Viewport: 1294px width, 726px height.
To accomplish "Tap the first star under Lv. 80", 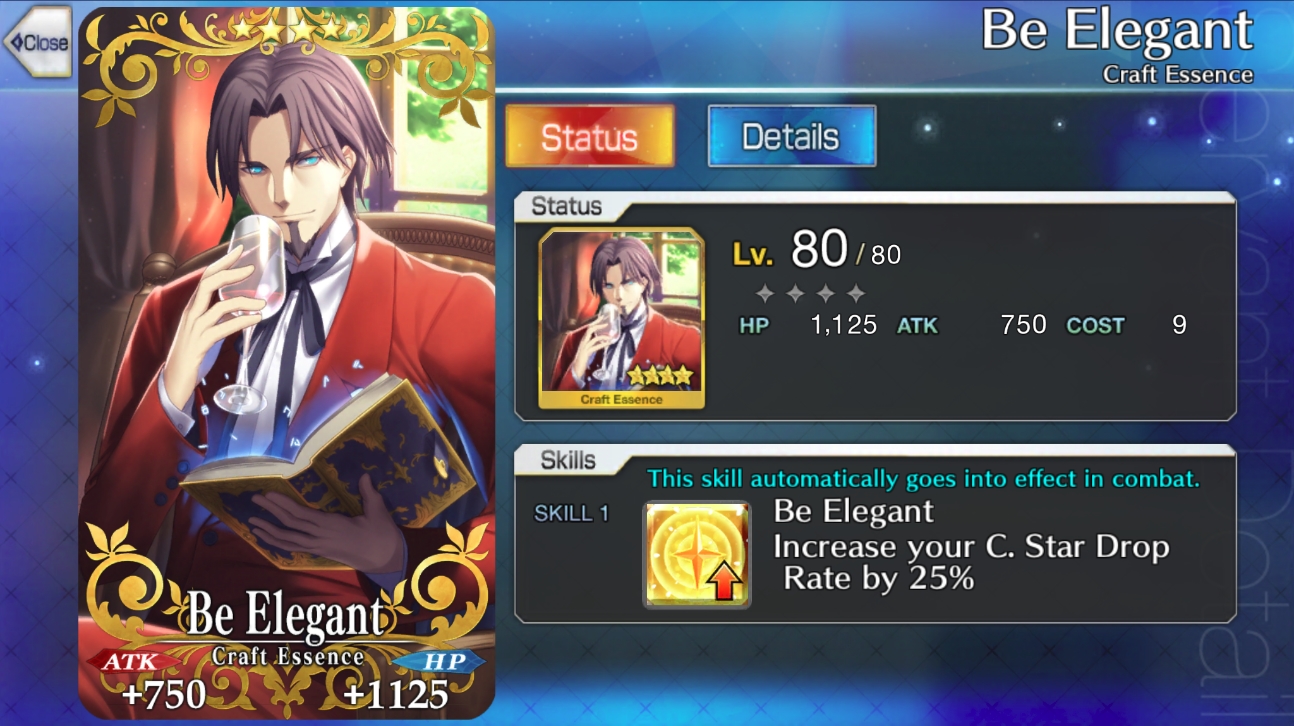I will [764, 294].
